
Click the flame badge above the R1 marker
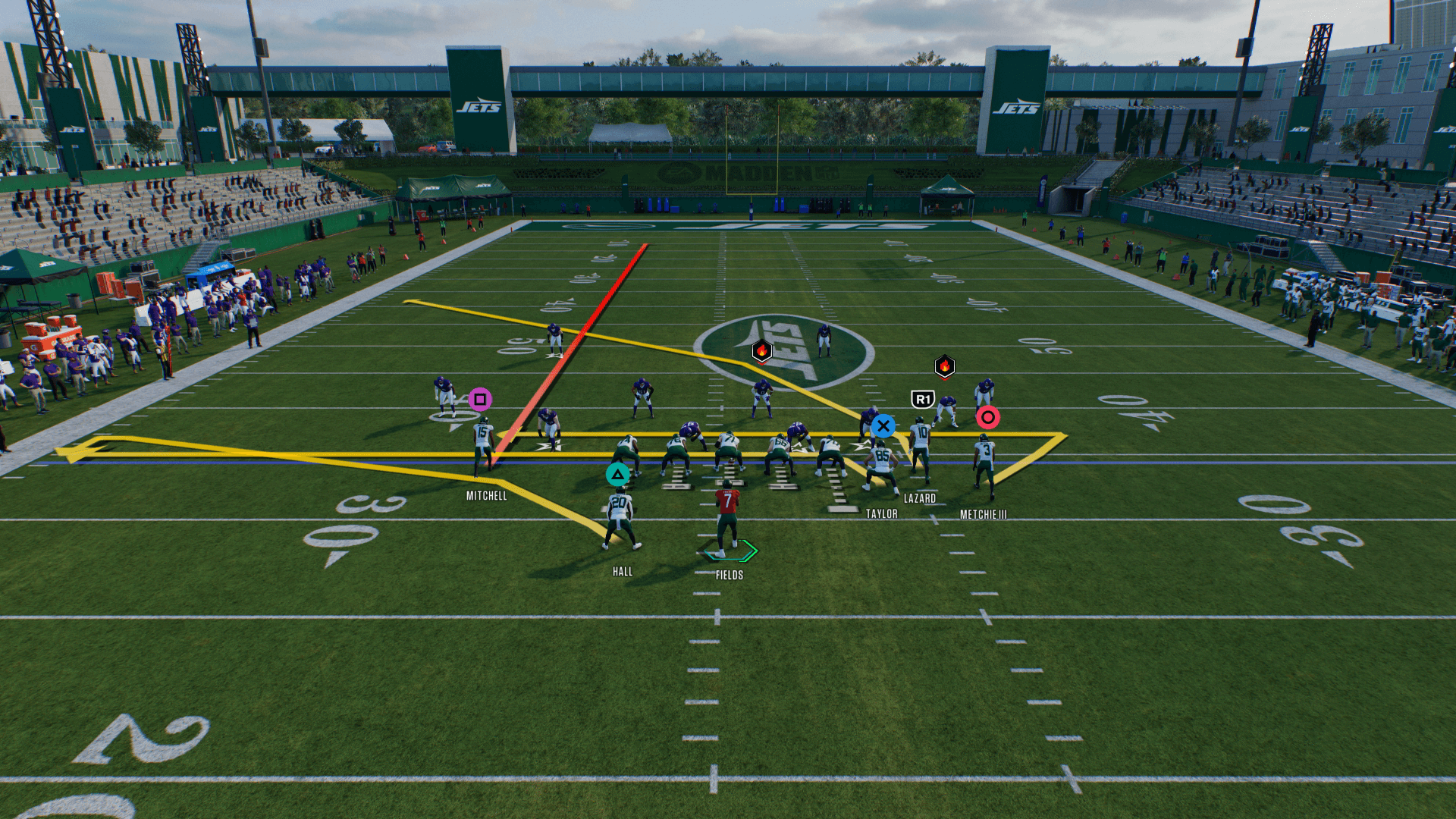[x=944, y=367]
